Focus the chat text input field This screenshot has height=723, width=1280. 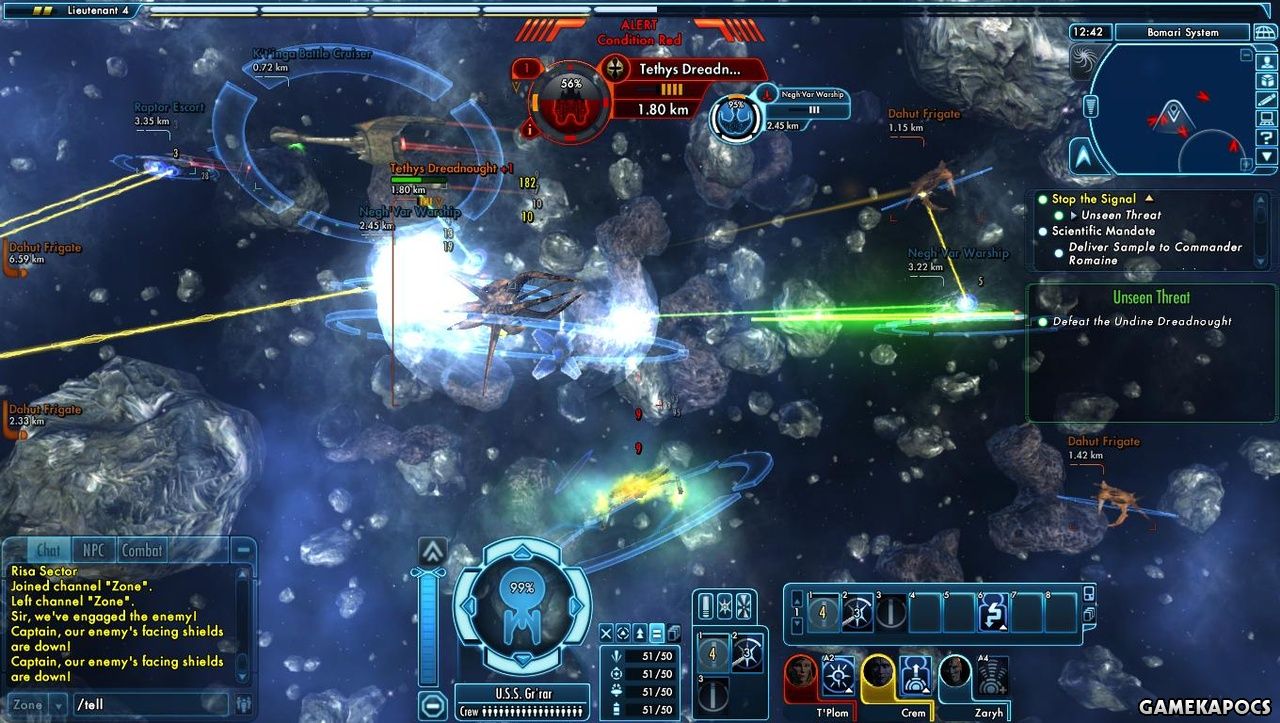pyautogui.click(x=150, y=704)
